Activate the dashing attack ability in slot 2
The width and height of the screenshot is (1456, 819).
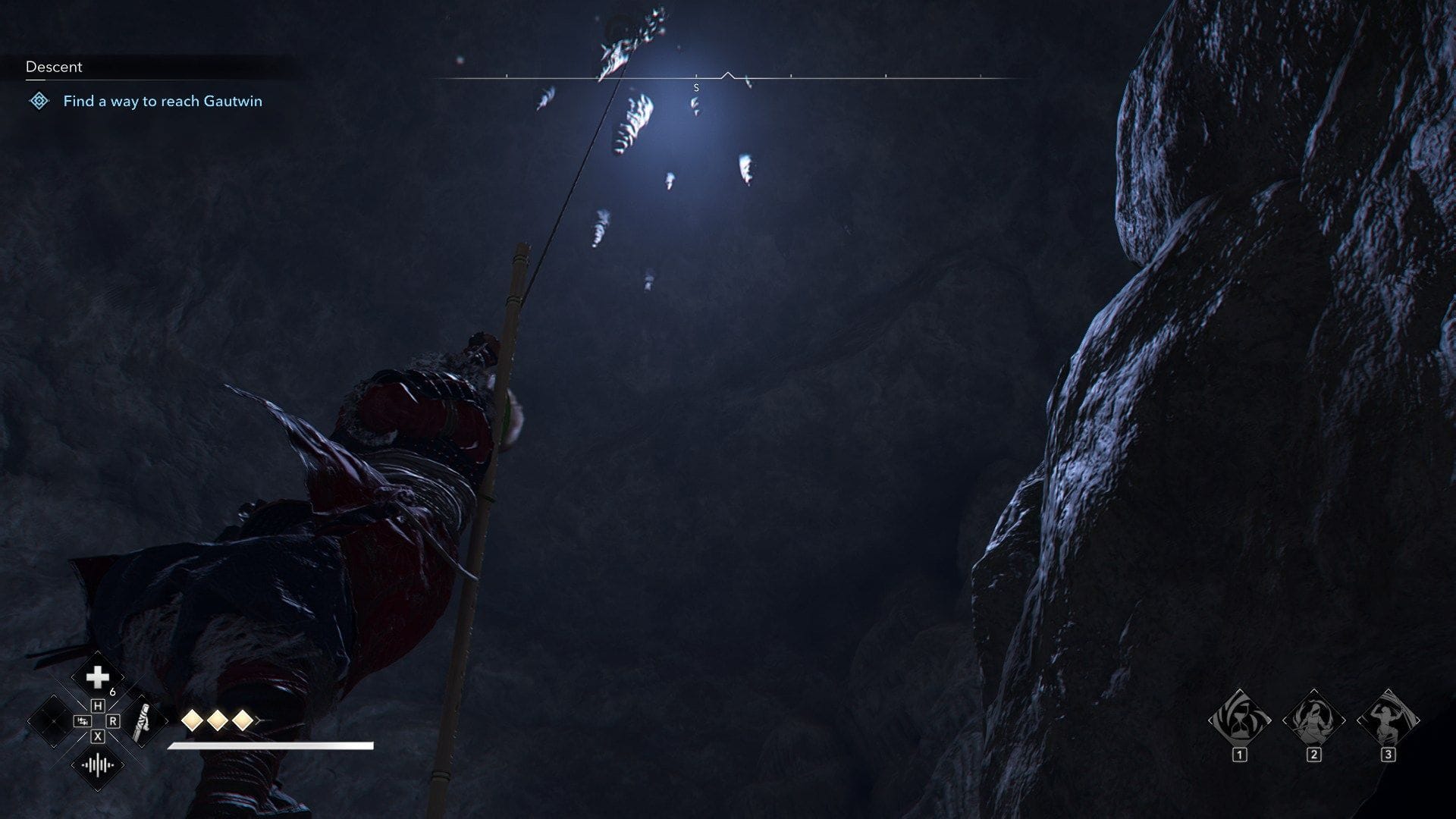tap(1314, 719)
